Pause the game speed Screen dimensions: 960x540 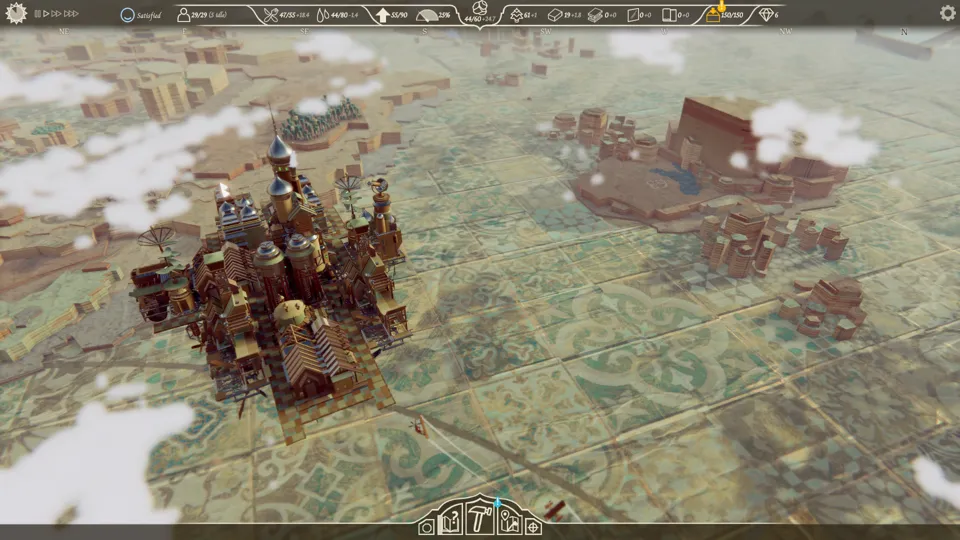click(x=37, y=14)
